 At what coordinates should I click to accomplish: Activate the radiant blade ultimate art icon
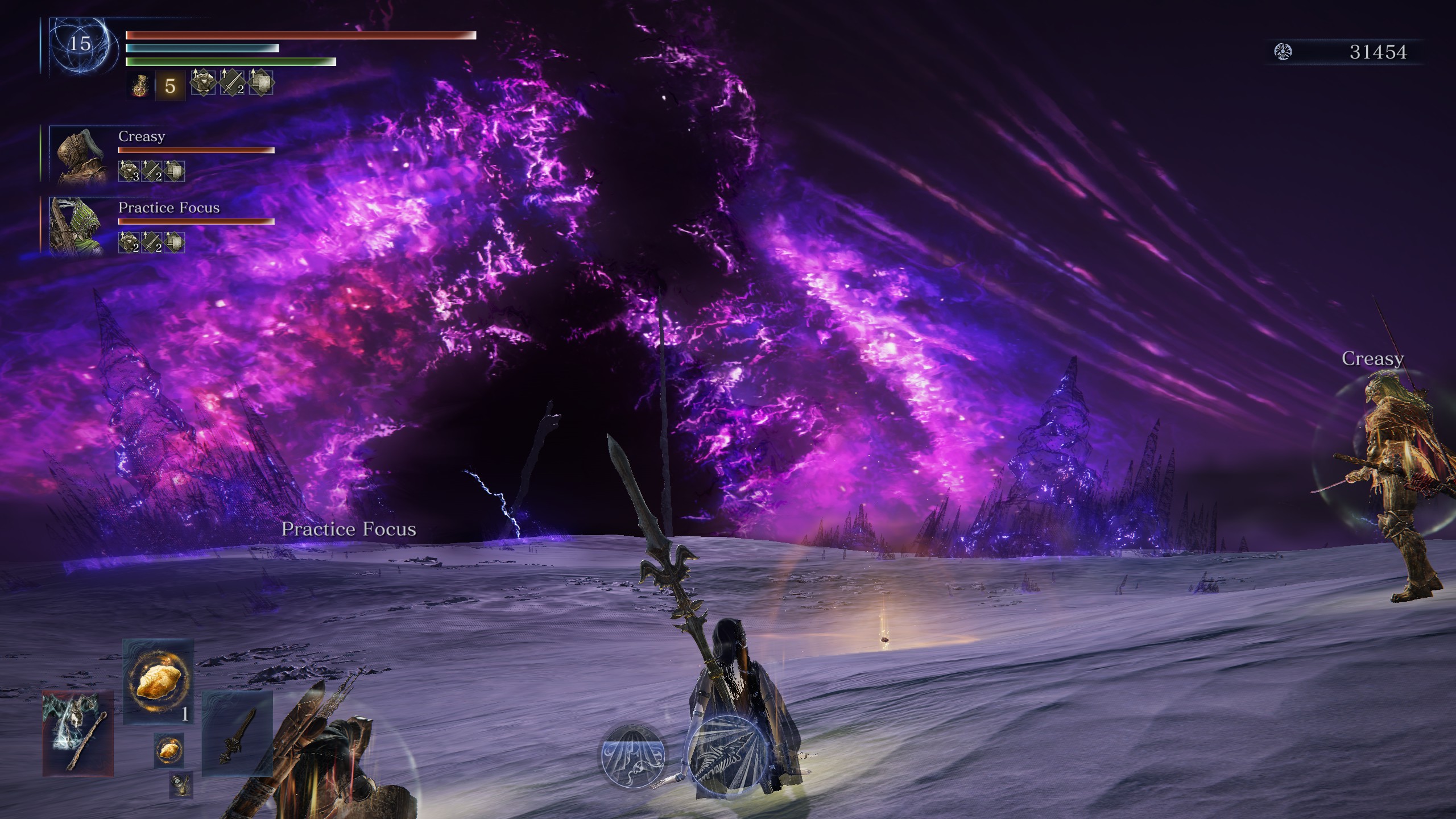click(x=723, y=756)
